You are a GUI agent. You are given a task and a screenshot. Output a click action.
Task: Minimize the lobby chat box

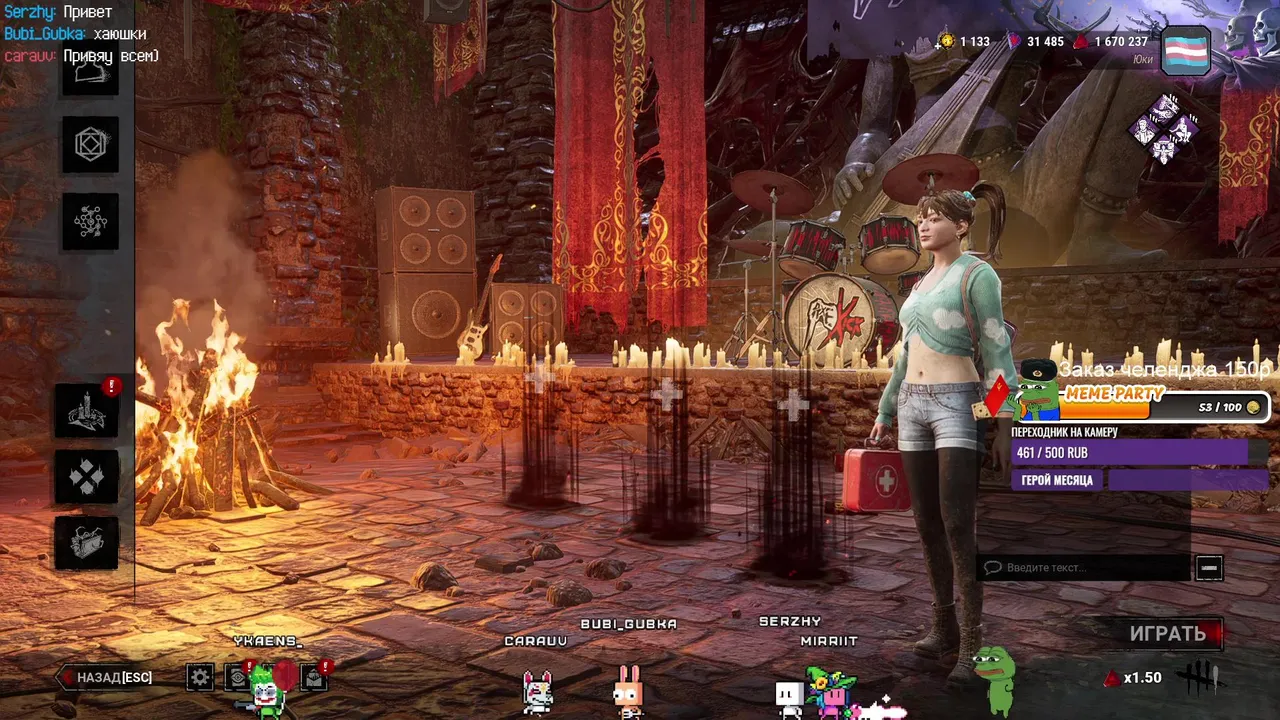point(1209,568)
